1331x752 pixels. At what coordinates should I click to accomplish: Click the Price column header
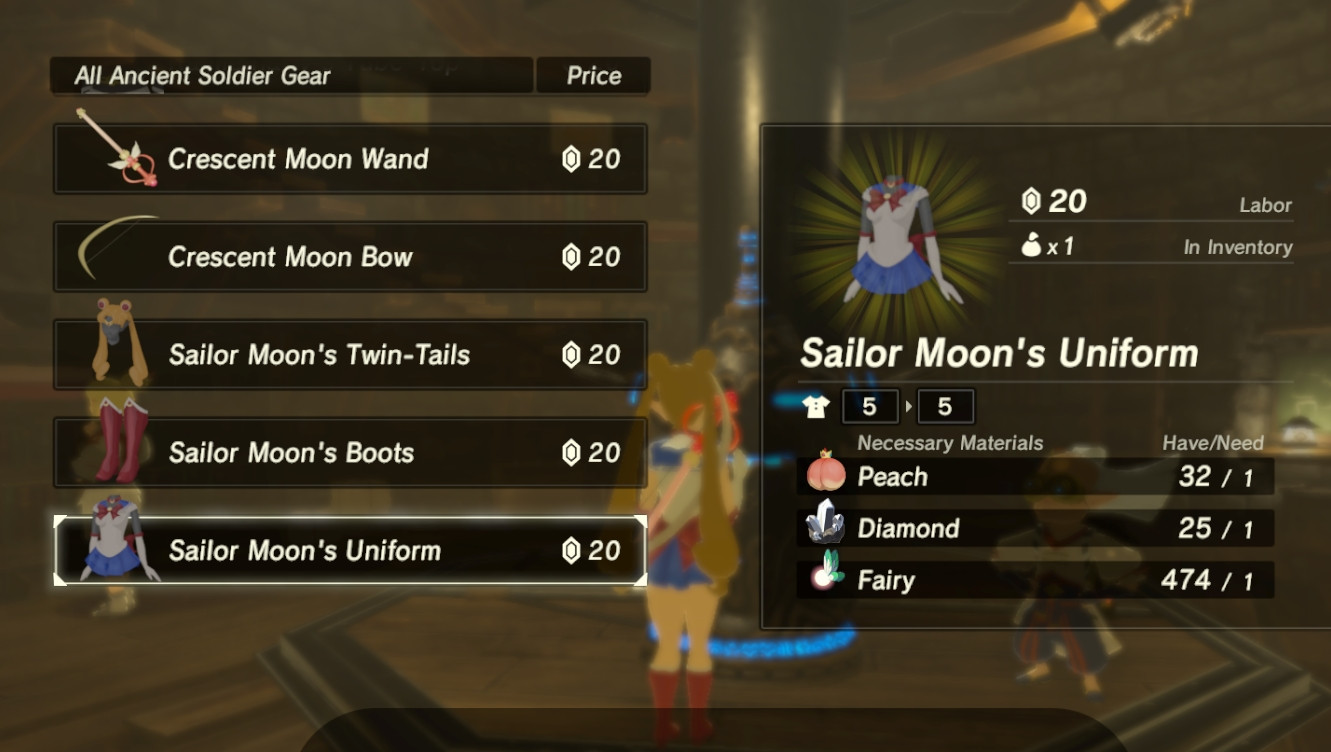pyautogui.click(x=594, y=75)
